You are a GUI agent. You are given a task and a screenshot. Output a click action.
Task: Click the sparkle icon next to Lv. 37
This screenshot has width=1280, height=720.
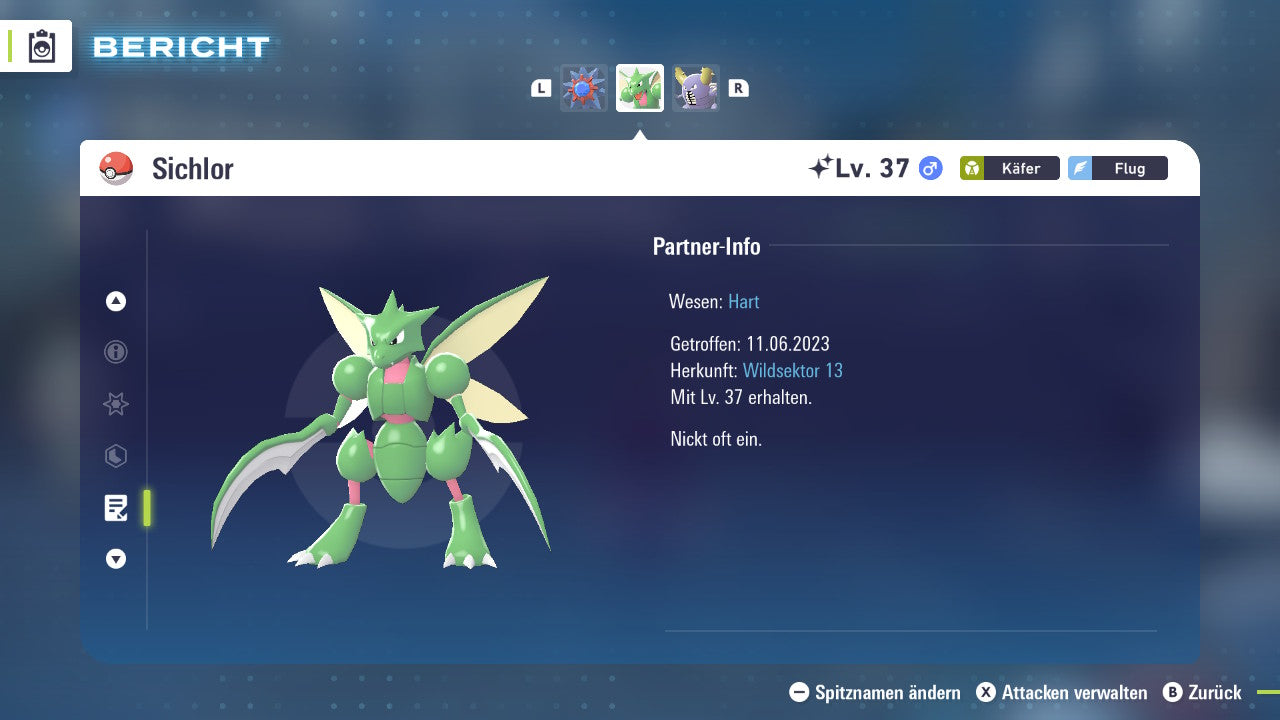pyautogui.click(x=820, y=166)
